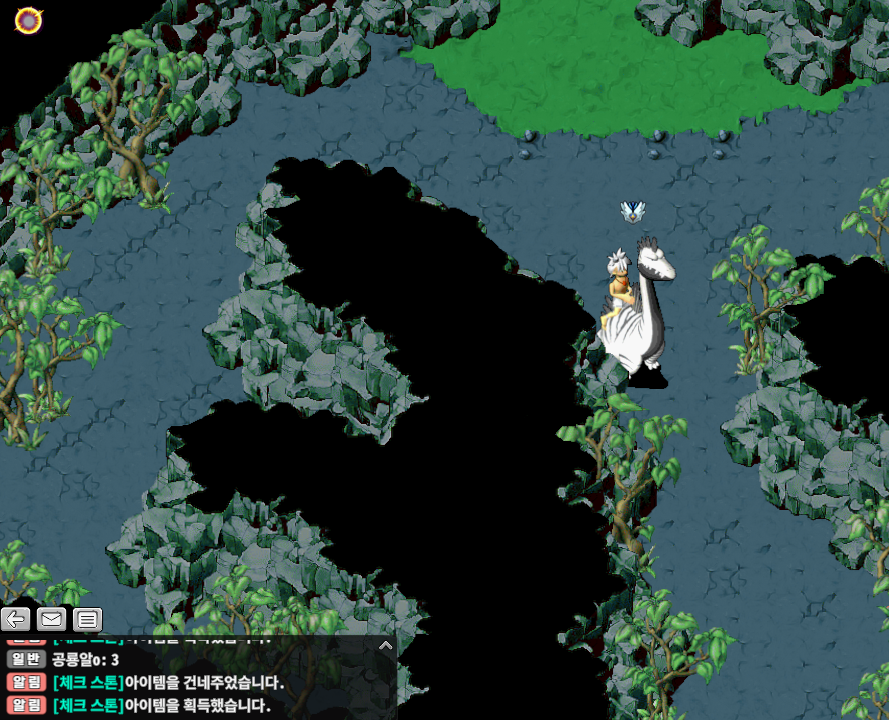
Task: Click the glowing orb icon
Action: pyautogui.click(x=28, y=19)
